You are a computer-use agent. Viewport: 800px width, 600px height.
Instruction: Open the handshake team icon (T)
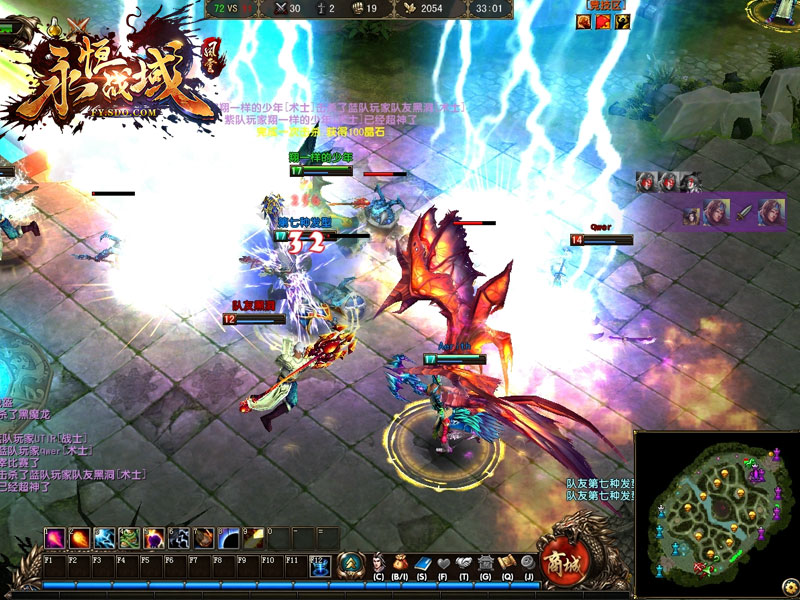[464, 563]
